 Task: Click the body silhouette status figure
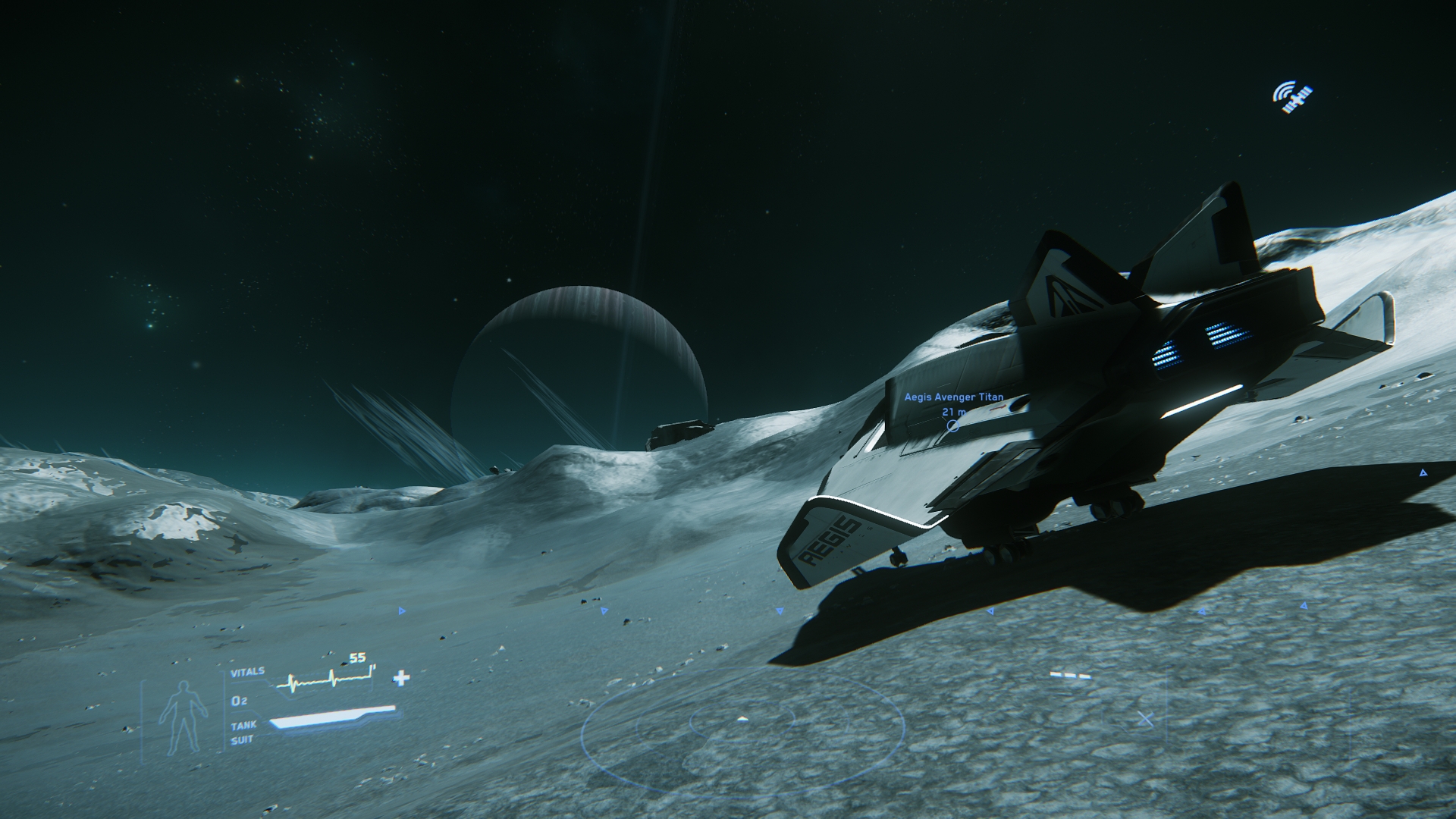pyautogui.click(x=182, y=716)
